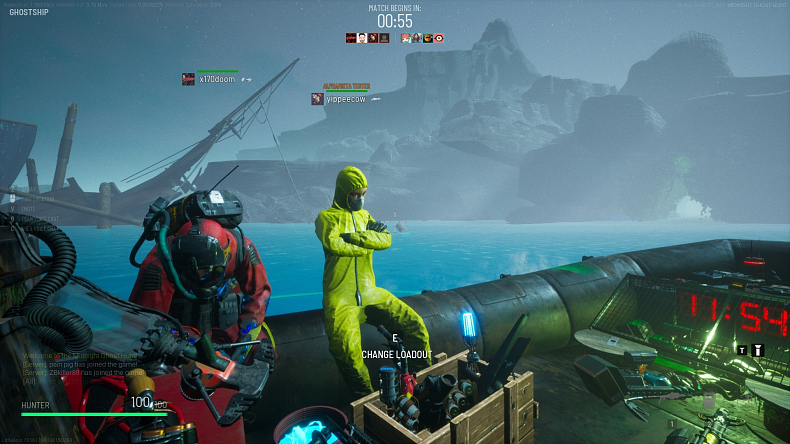Choose the face avatar with white background
790x444 pixels.
[362, 38]
